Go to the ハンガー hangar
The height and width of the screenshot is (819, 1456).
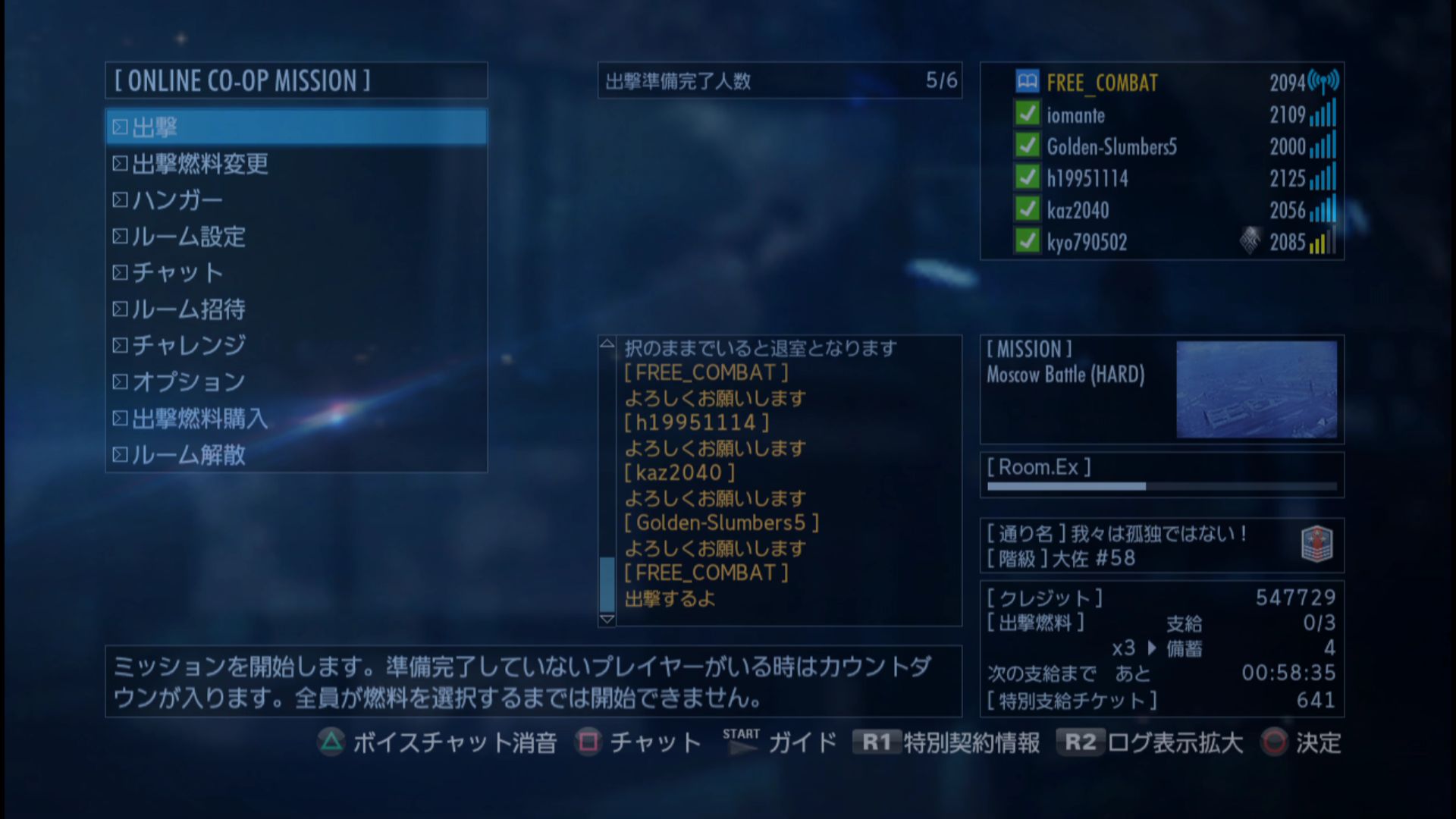(x=177, y=200)
